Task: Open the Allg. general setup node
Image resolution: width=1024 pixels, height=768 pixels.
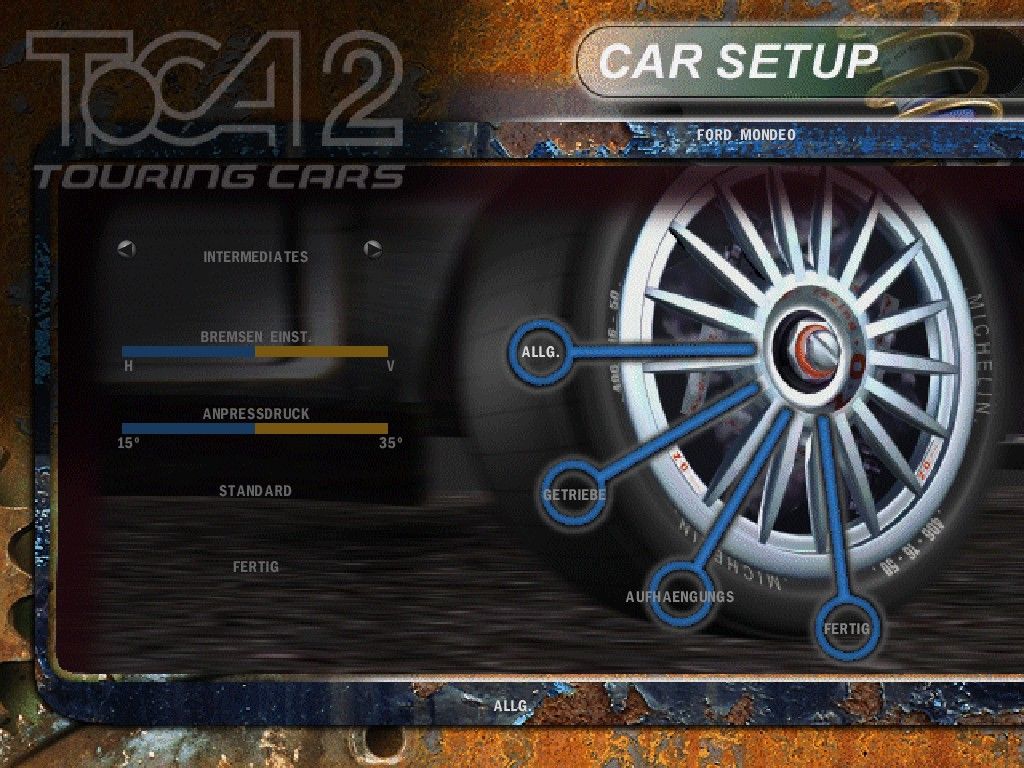Action: (x=540, y=352)
